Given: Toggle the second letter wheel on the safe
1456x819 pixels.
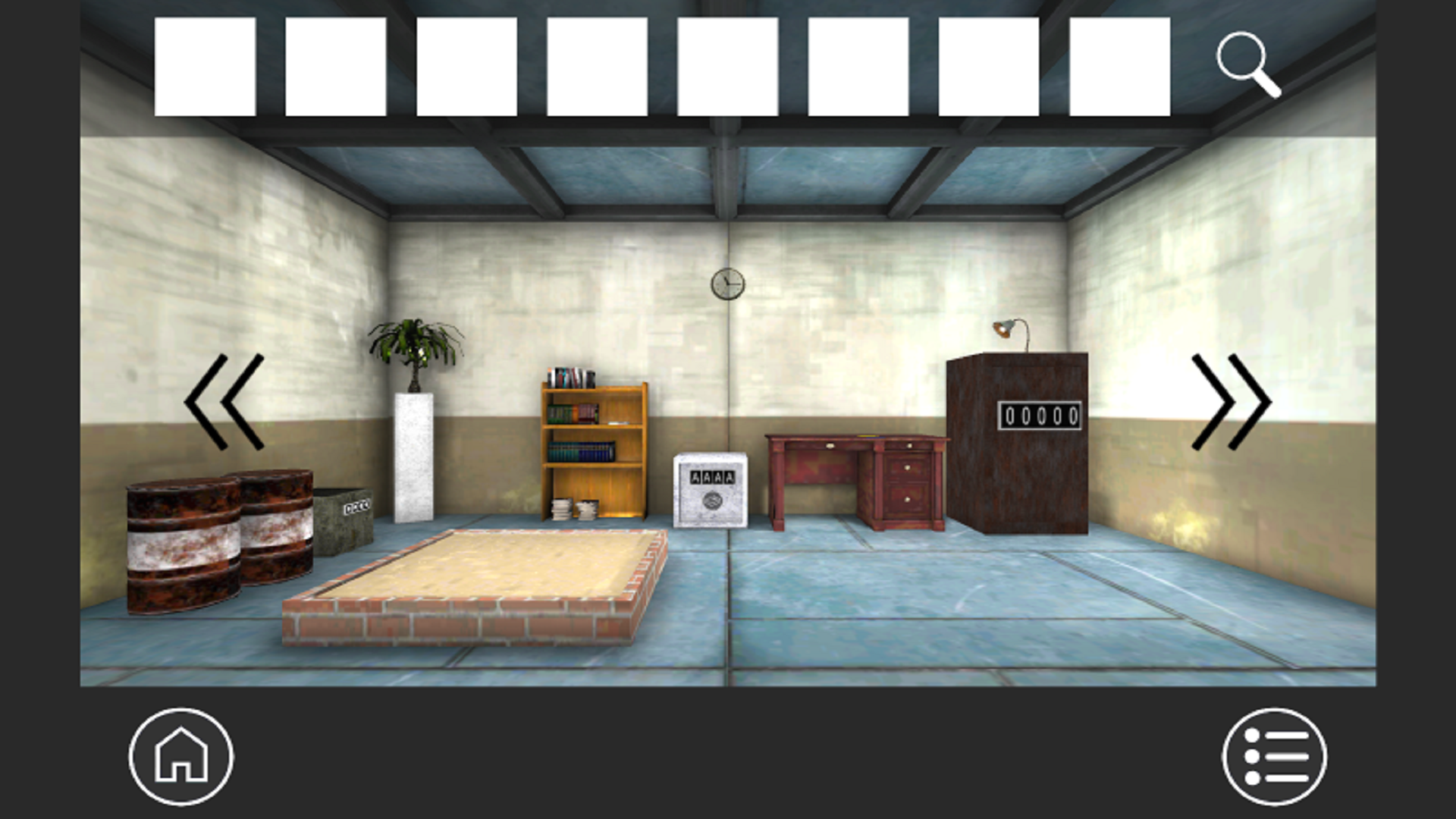Looking at the screenshot, I should click(x=708, y=476).
